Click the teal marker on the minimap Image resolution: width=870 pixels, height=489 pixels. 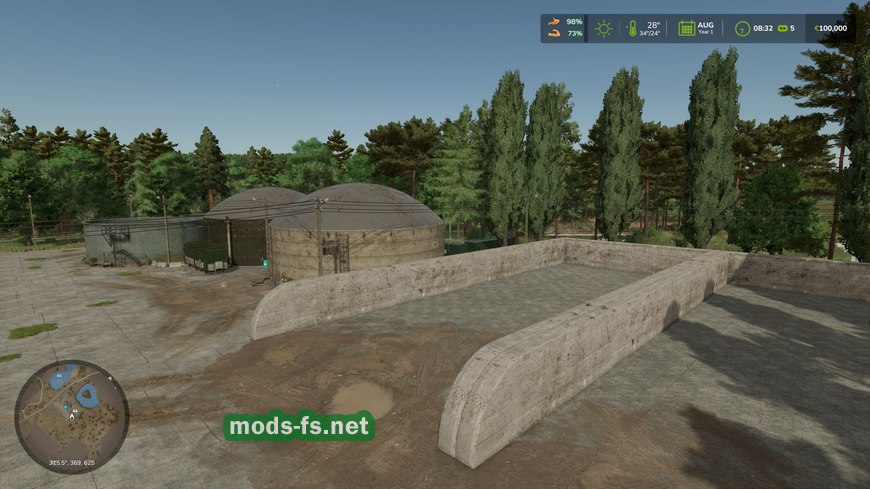tap(65, 409)
